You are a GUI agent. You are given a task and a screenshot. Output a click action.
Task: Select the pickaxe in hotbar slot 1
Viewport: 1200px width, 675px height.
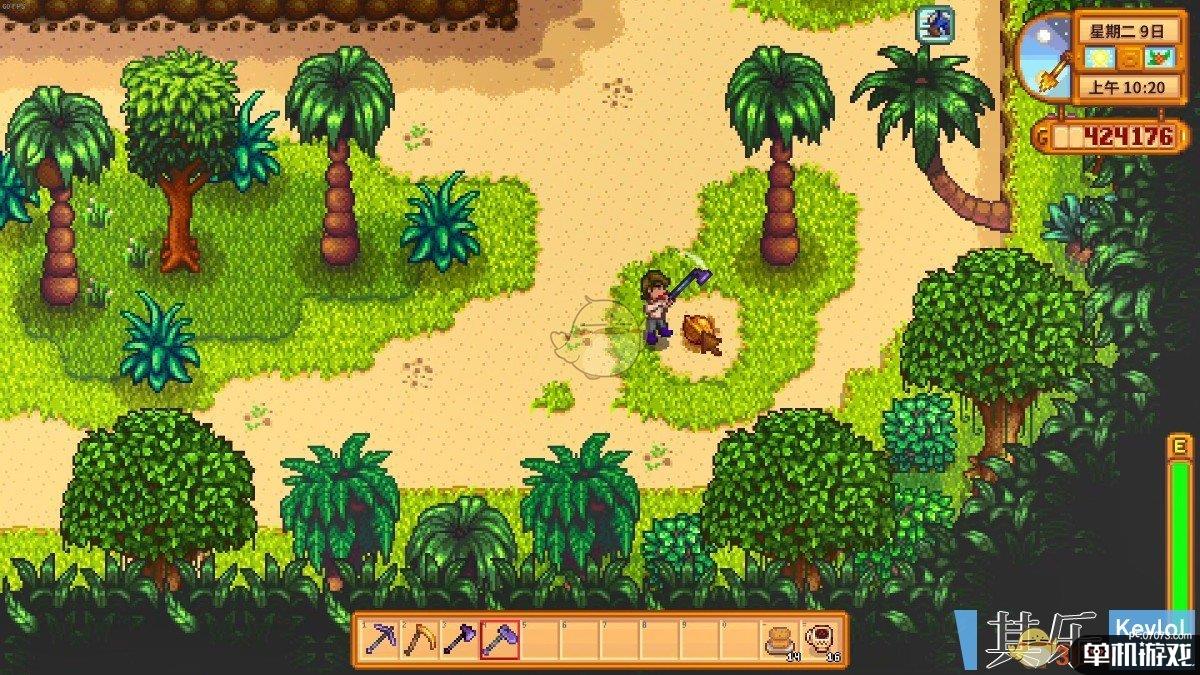379,639
